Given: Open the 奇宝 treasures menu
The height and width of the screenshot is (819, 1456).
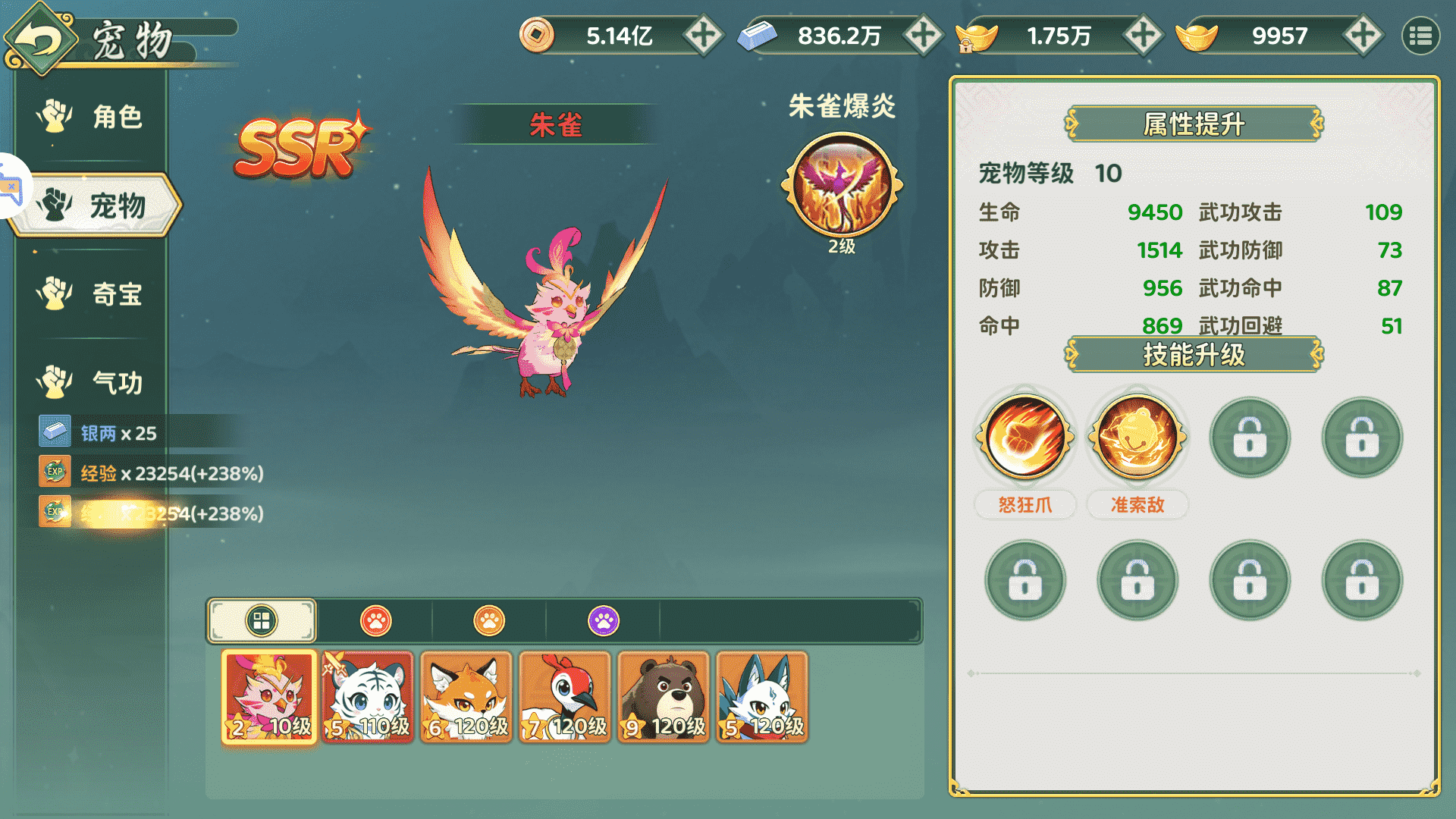Looking at the screenshot, I should pyautogui.click(x=91, y=293).
